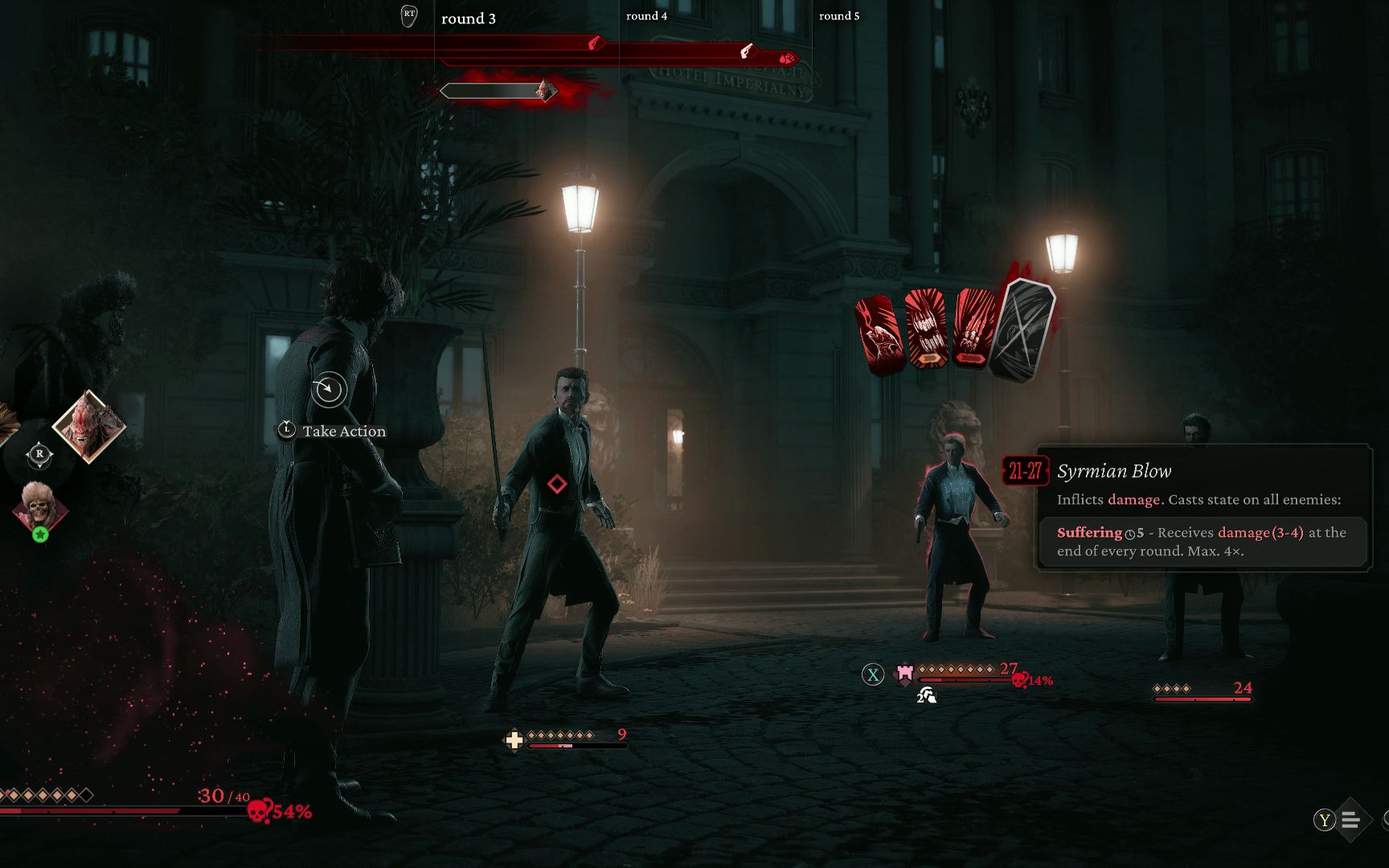Click the knife marker on round 3 timeline
The height and width of the screenshot is (868, 1389).
(x=596, y=43)
